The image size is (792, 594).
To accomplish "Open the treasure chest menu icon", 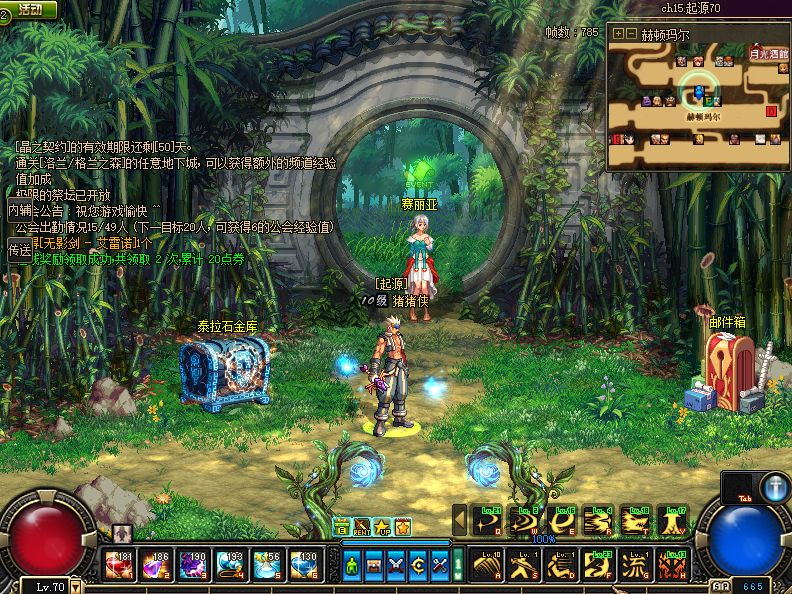I will point(374,565).
